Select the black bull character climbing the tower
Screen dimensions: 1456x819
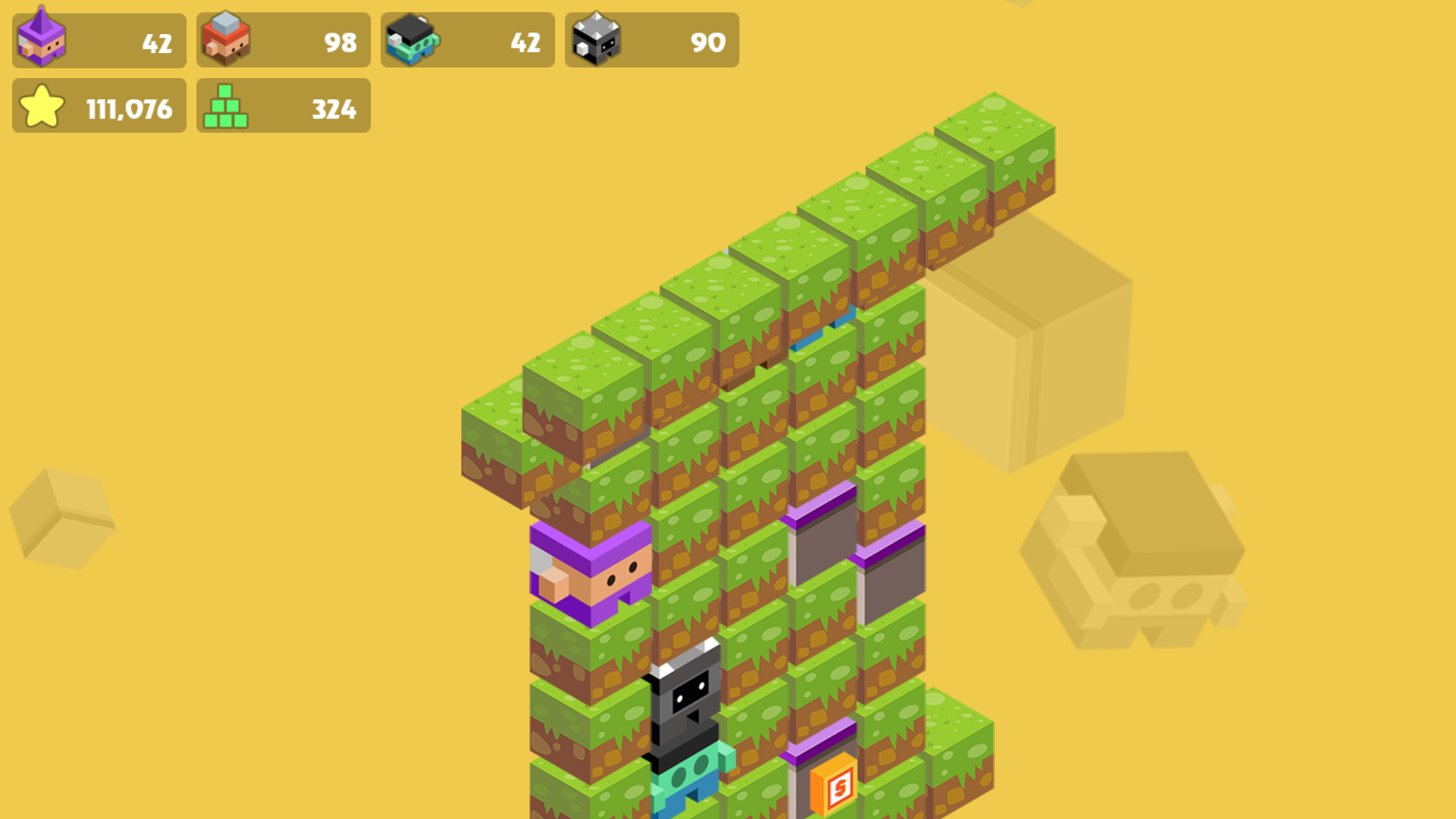686,705
